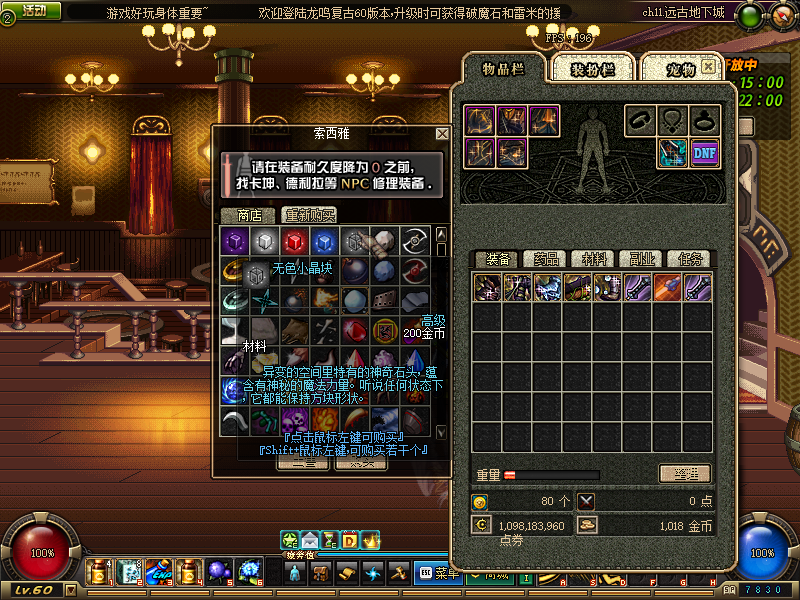Switch to the 装扮栏 costume tab
The height and width of the screenshot is (600, 800).
coord(591,68)
